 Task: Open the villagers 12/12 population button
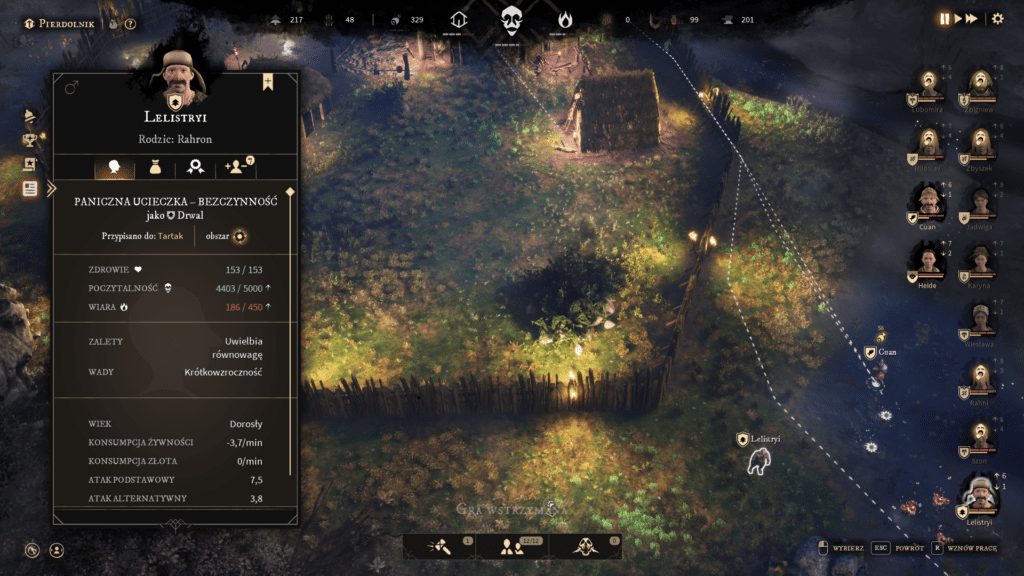pos(510,546)
